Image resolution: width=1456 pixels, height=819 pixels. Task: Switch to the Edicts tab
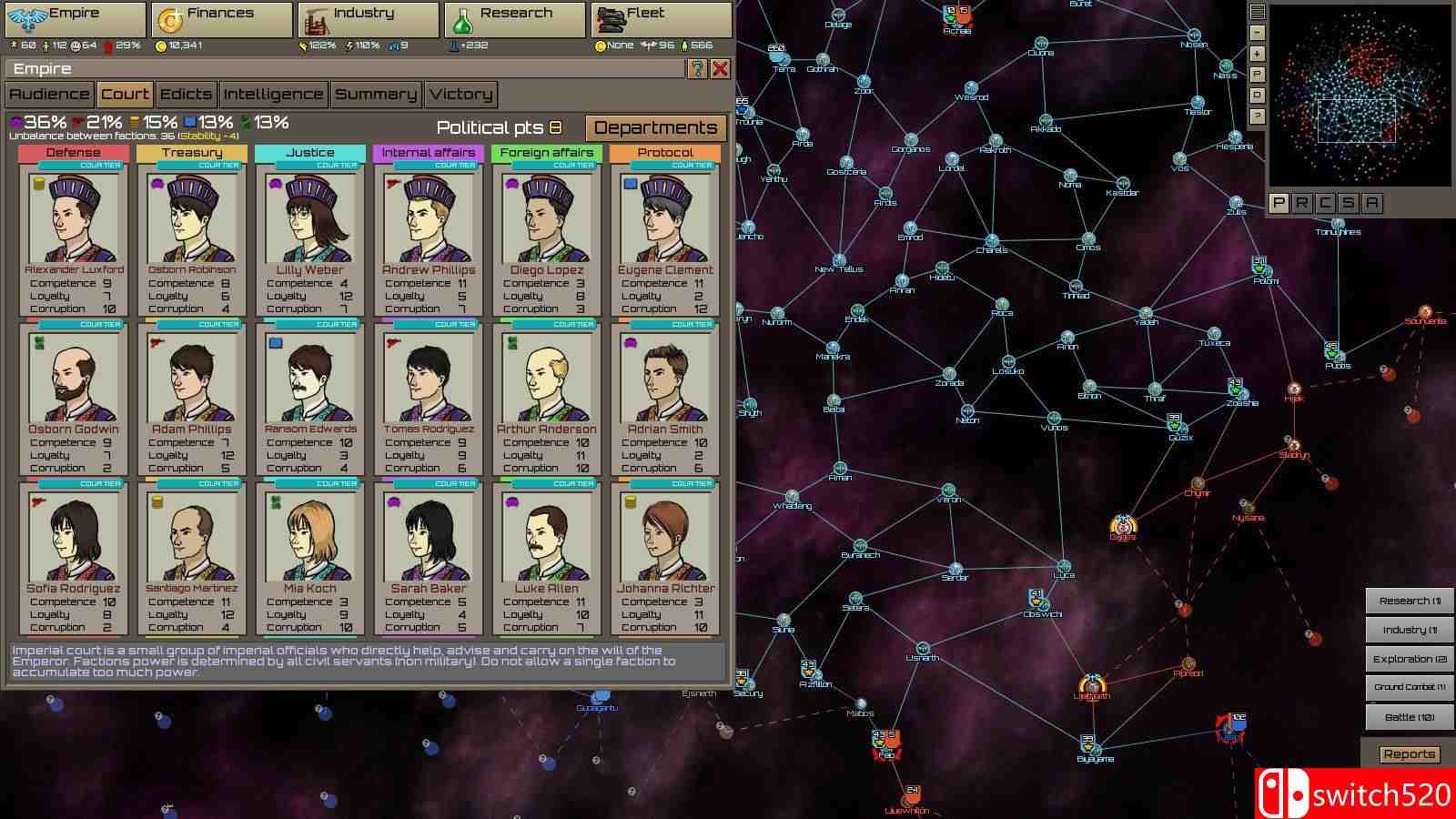pyautogui.click(x=186, y=95)
